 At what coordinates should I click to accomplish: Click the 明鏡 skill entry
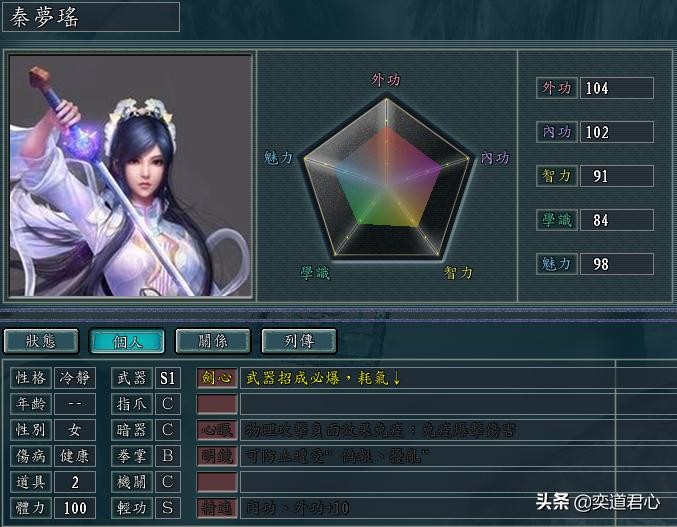(x=217, y=456)
